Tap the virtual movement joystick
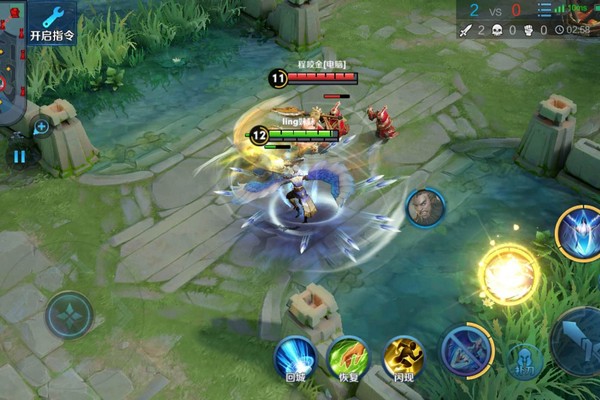This screenshot has height=400, width=600. coord(69,314)
